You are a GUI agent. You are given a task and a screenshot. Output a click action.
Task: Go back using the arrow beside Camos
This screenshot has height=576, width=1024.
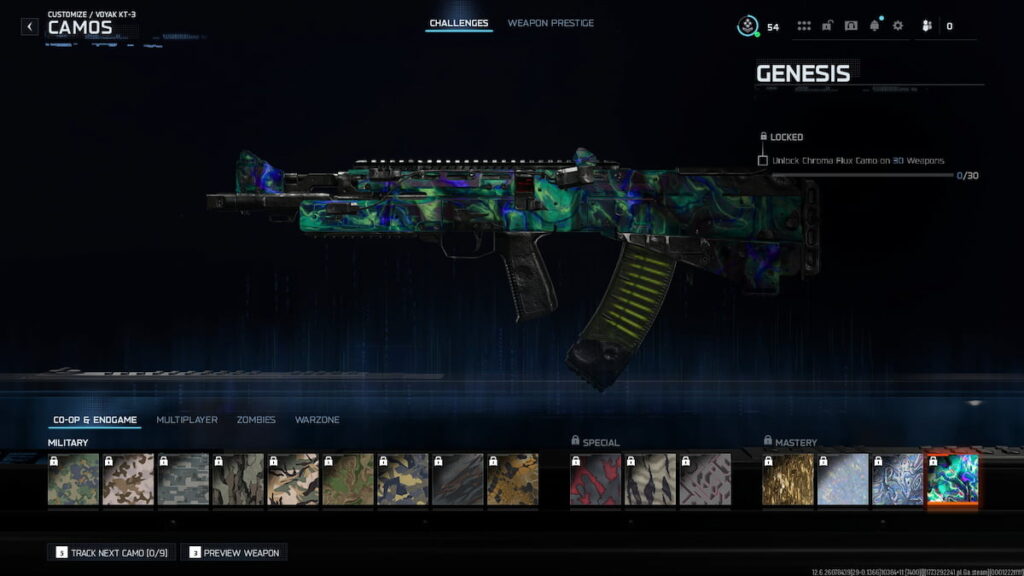click(30, 26)
